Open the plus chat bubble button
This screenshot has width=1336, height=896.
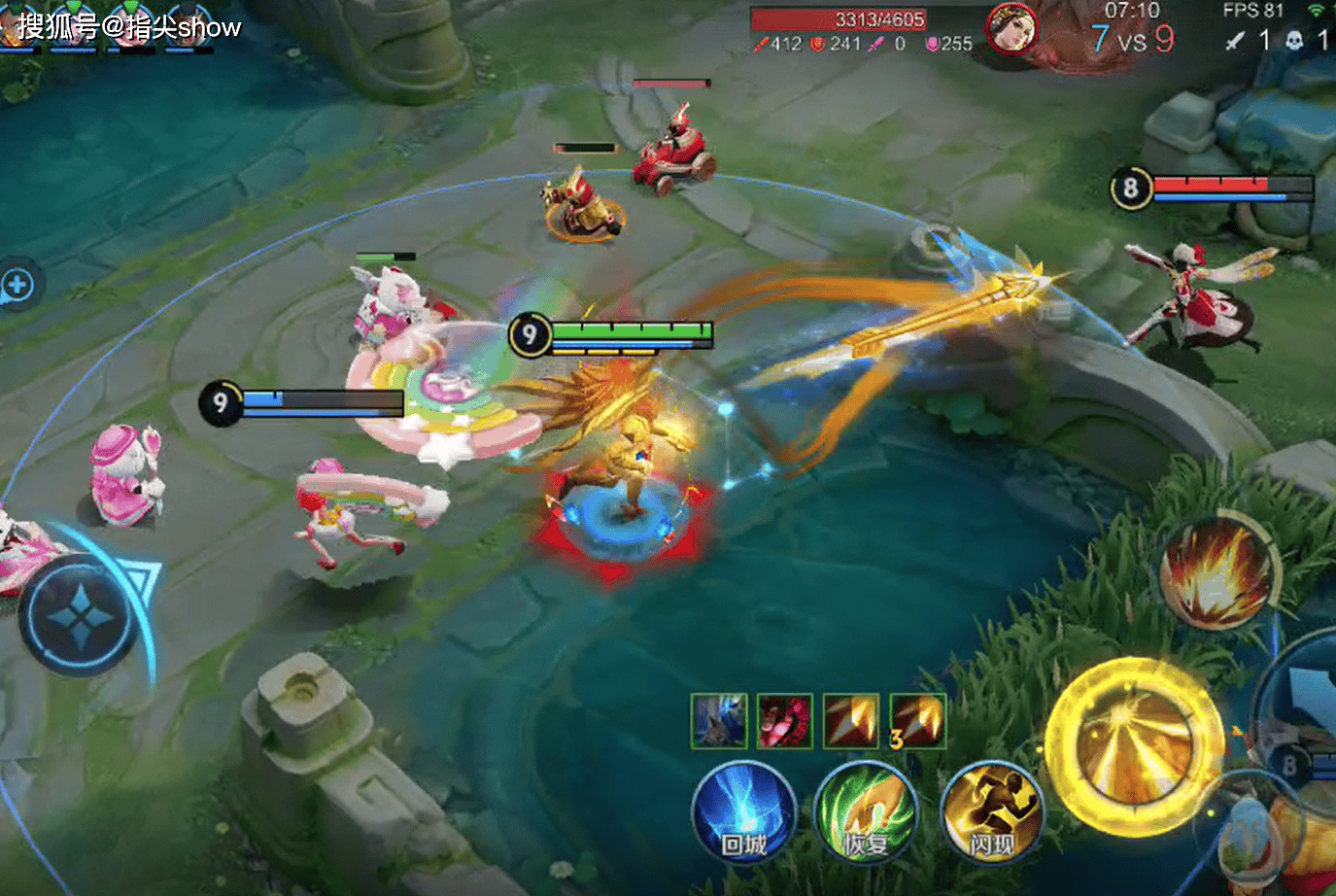pos(17,286)
